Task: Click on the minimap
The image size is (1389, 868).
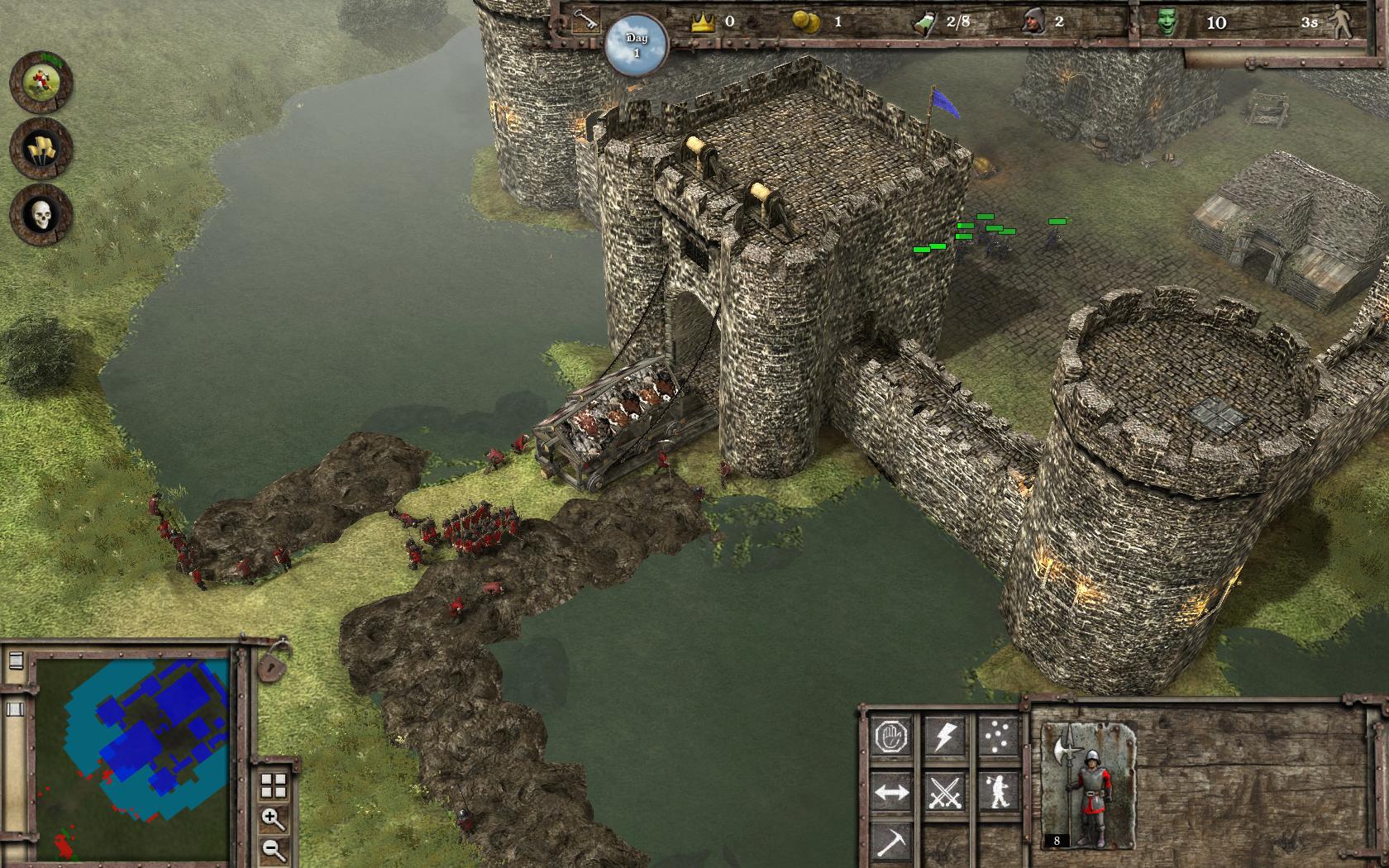Action: click(132, 756)
